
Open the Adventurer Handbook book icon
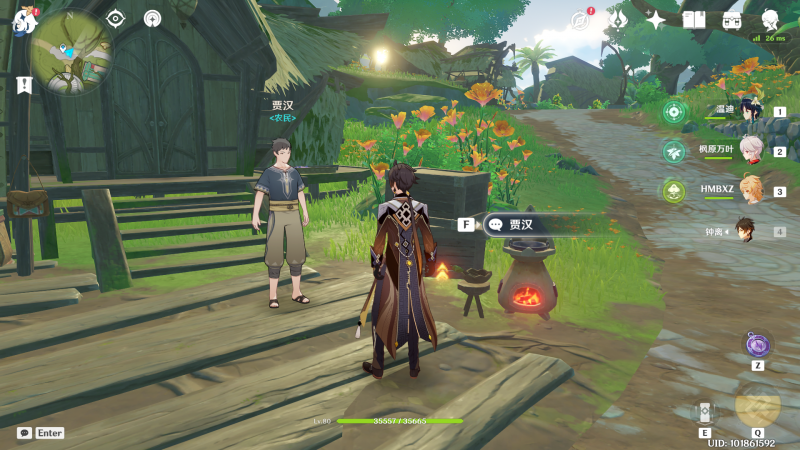(x=694, y=20)
